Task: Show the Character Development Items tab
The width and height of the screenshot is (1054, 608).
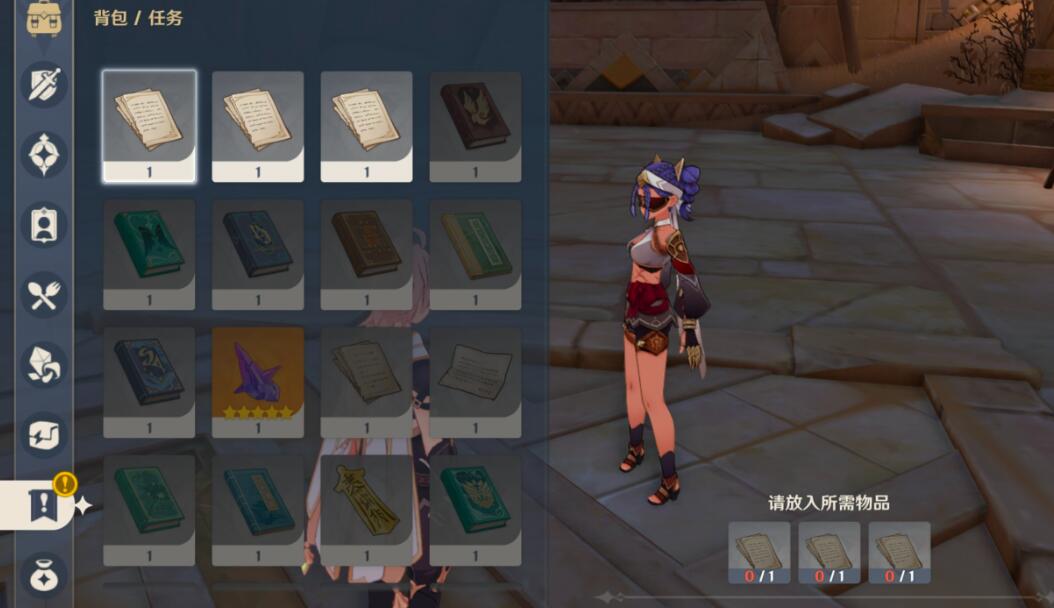Action: point(44,224)
